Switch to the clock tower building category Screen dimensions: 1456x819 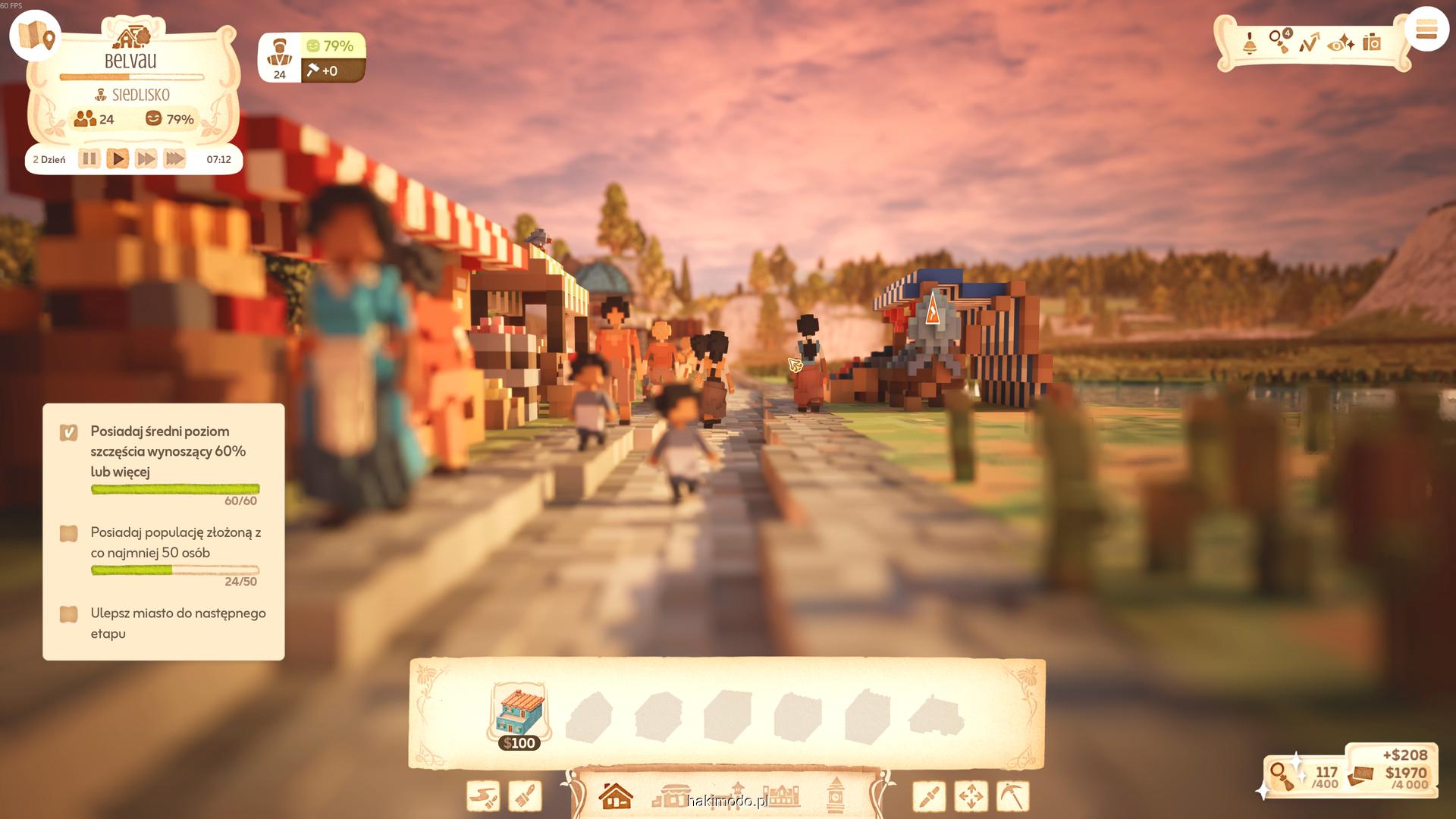836,795
